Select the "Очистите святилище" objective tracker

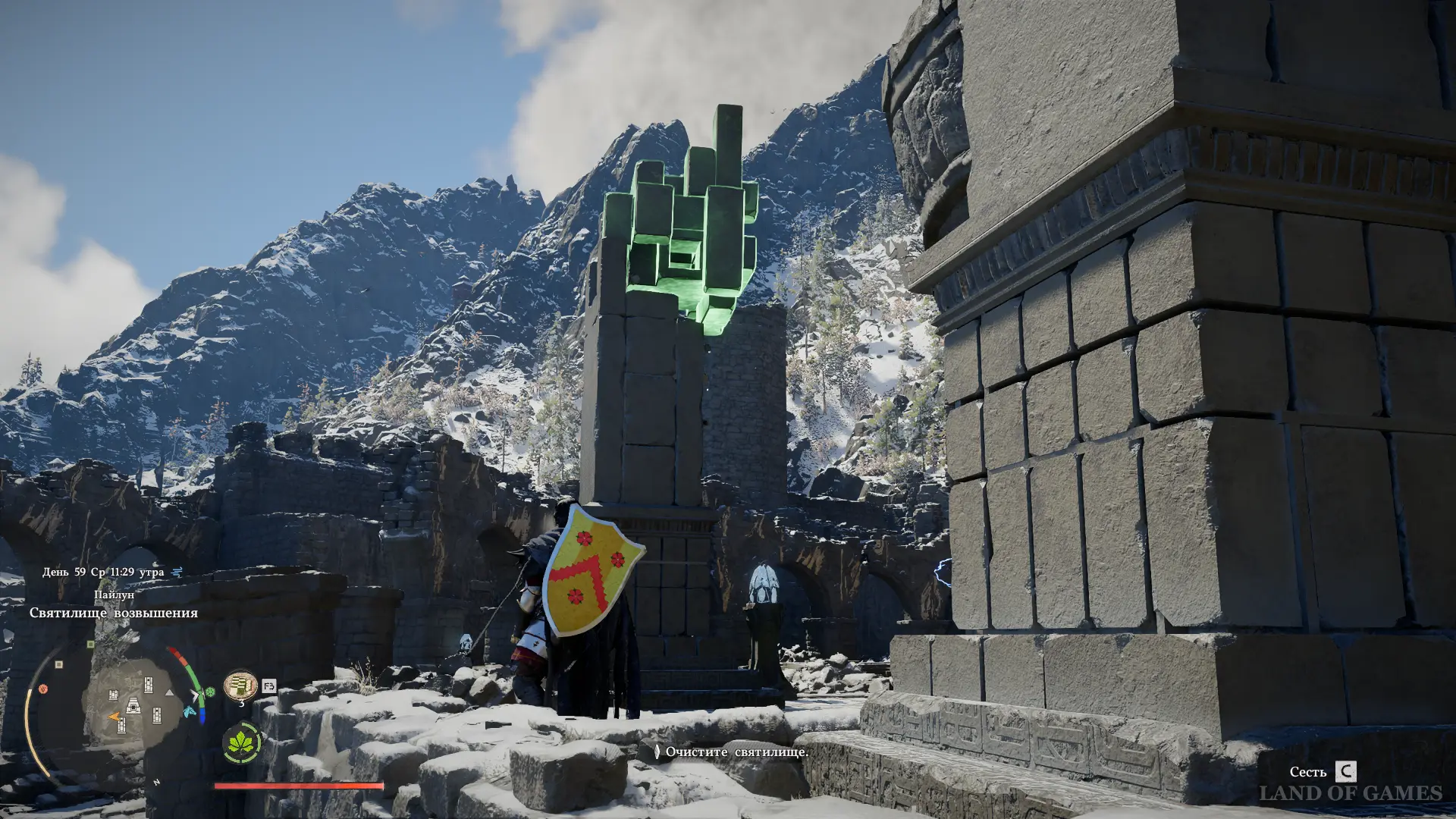pyautogui.click(x=732, y=752)
